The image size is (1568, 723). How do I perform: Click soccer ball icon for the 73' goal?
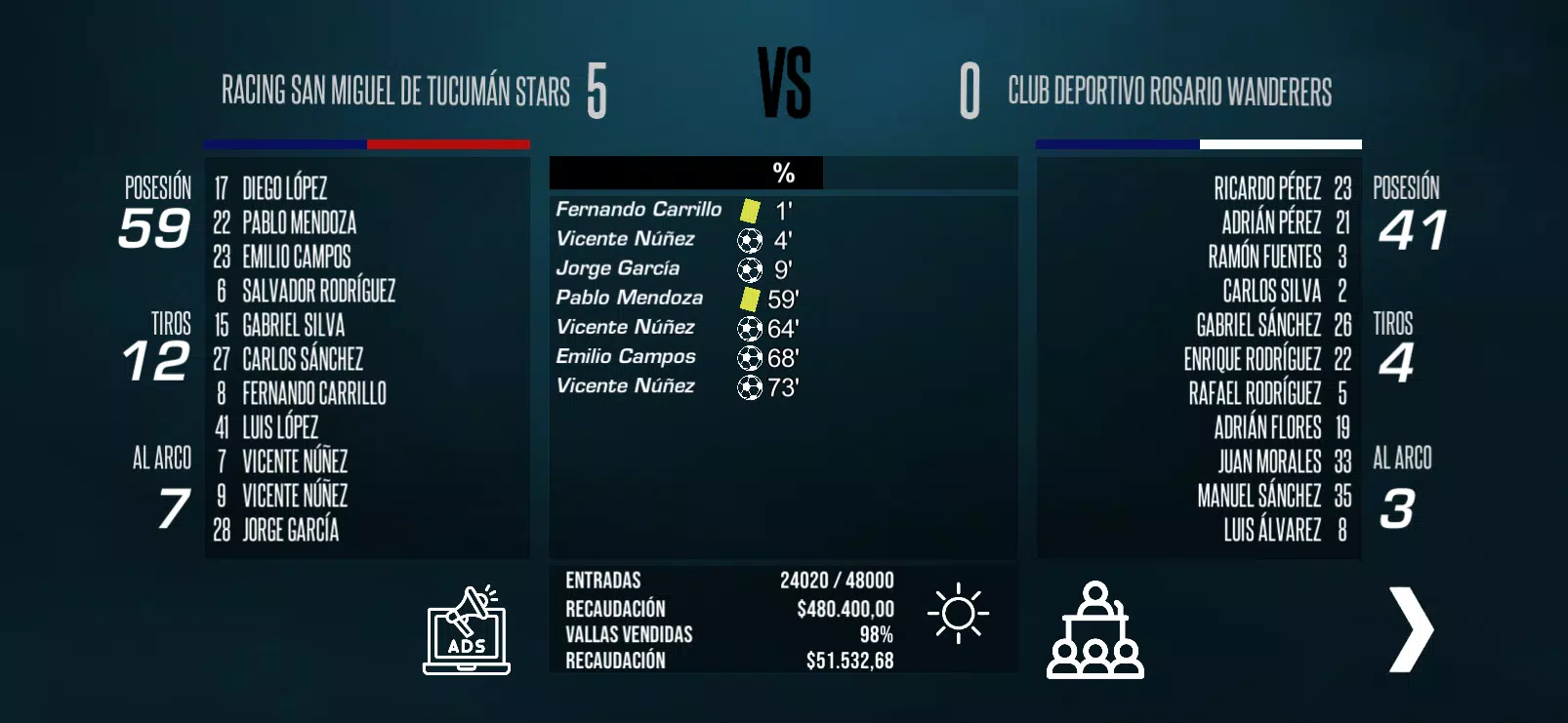tap(749, 386)
